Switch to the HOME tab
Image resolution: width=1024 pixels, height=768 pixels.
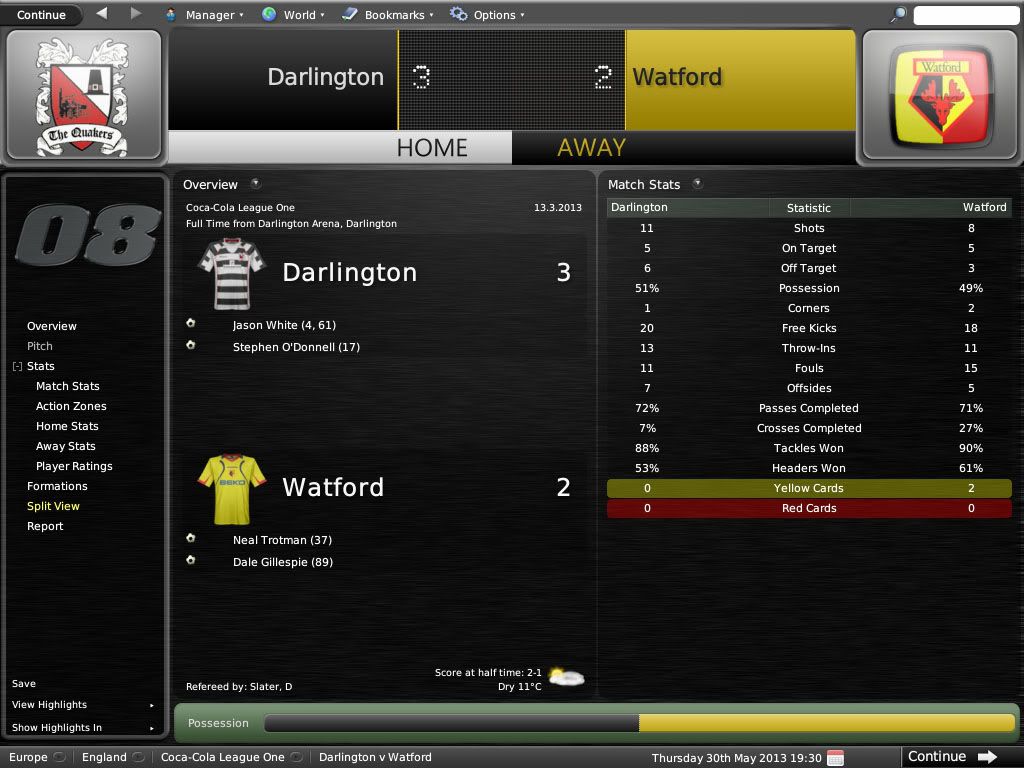[432, 148]
